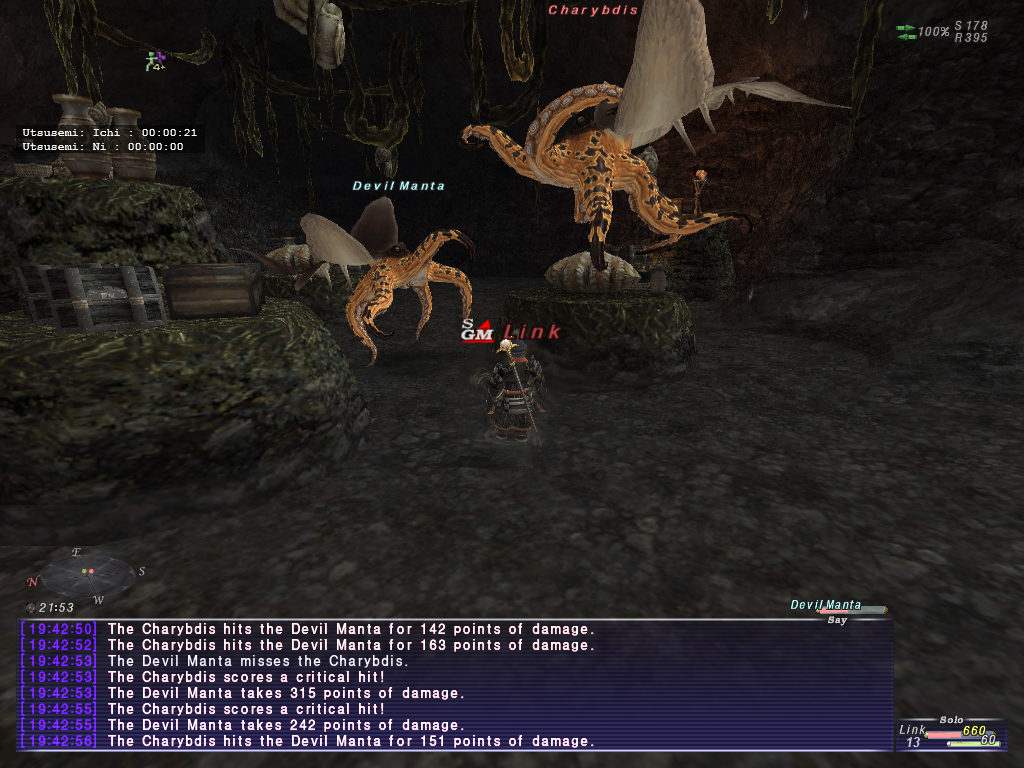Select the copy image status effect icon
The image size is (1024, 768).
pyautogui.click(x=155, y=61)
